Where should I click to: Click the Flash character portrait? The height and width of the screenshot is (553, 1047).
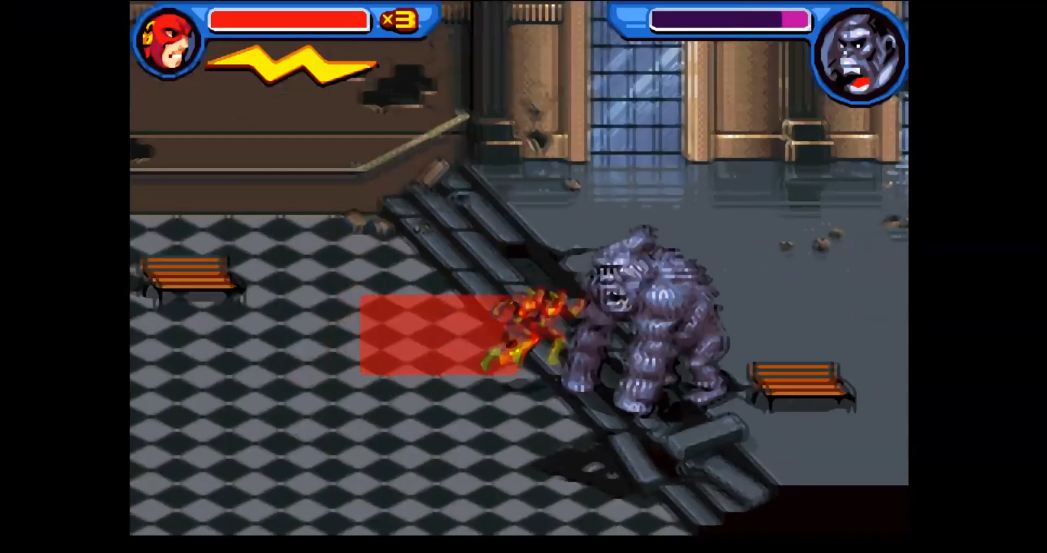coord(168,42)
